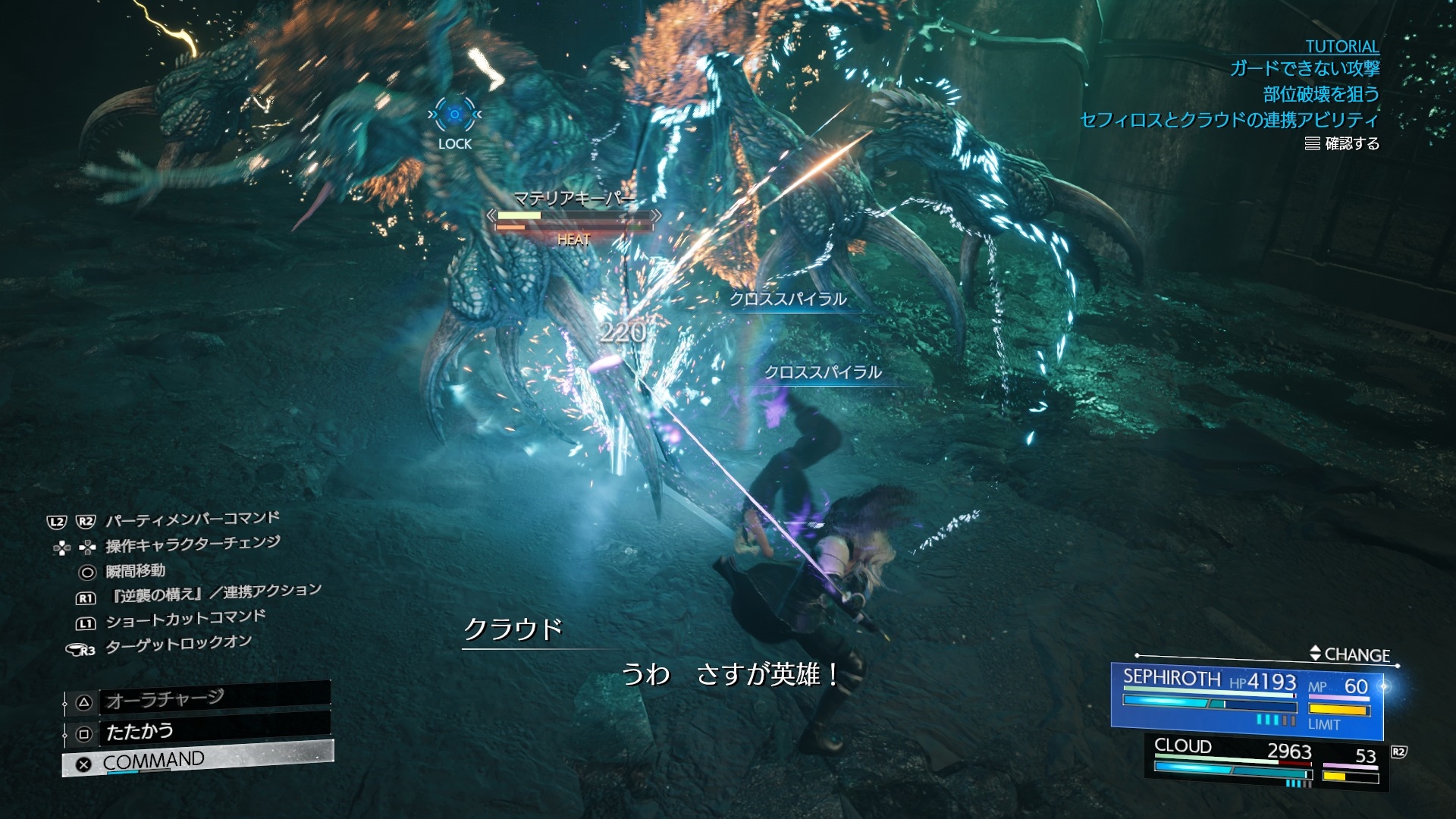Open the ガードできない攻撃 tutorial entry
Viewport: 1456px width, 819px height.
click(1304, 69)
